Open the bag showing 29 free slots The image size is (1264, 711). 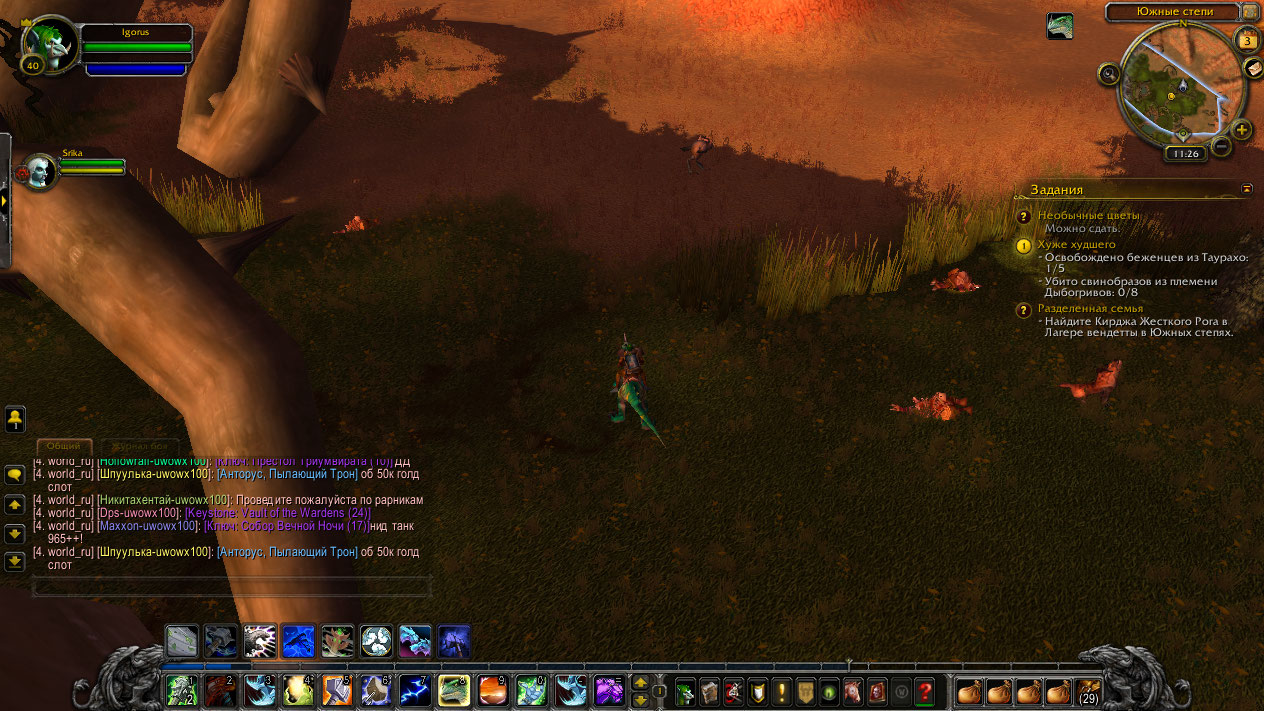pos(1088,690)
